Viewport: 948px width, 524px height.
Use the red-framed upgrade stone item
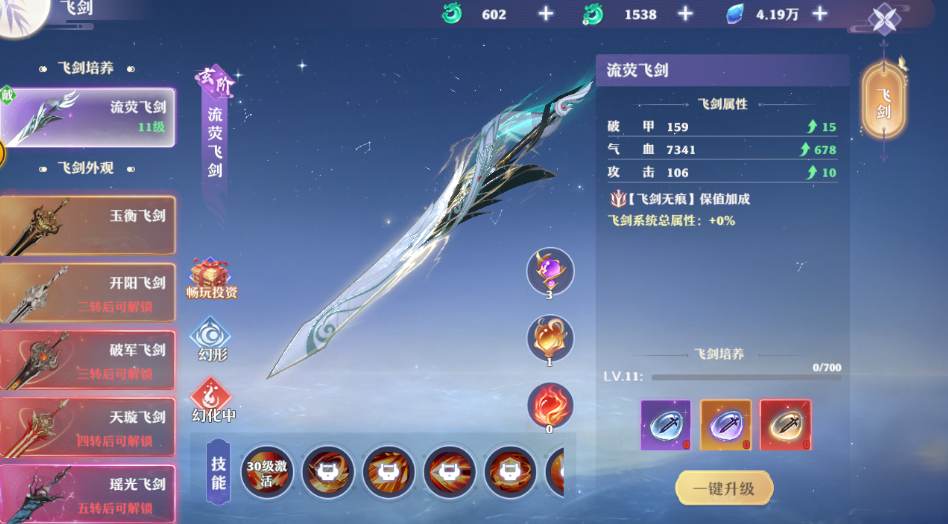(785, 424)
